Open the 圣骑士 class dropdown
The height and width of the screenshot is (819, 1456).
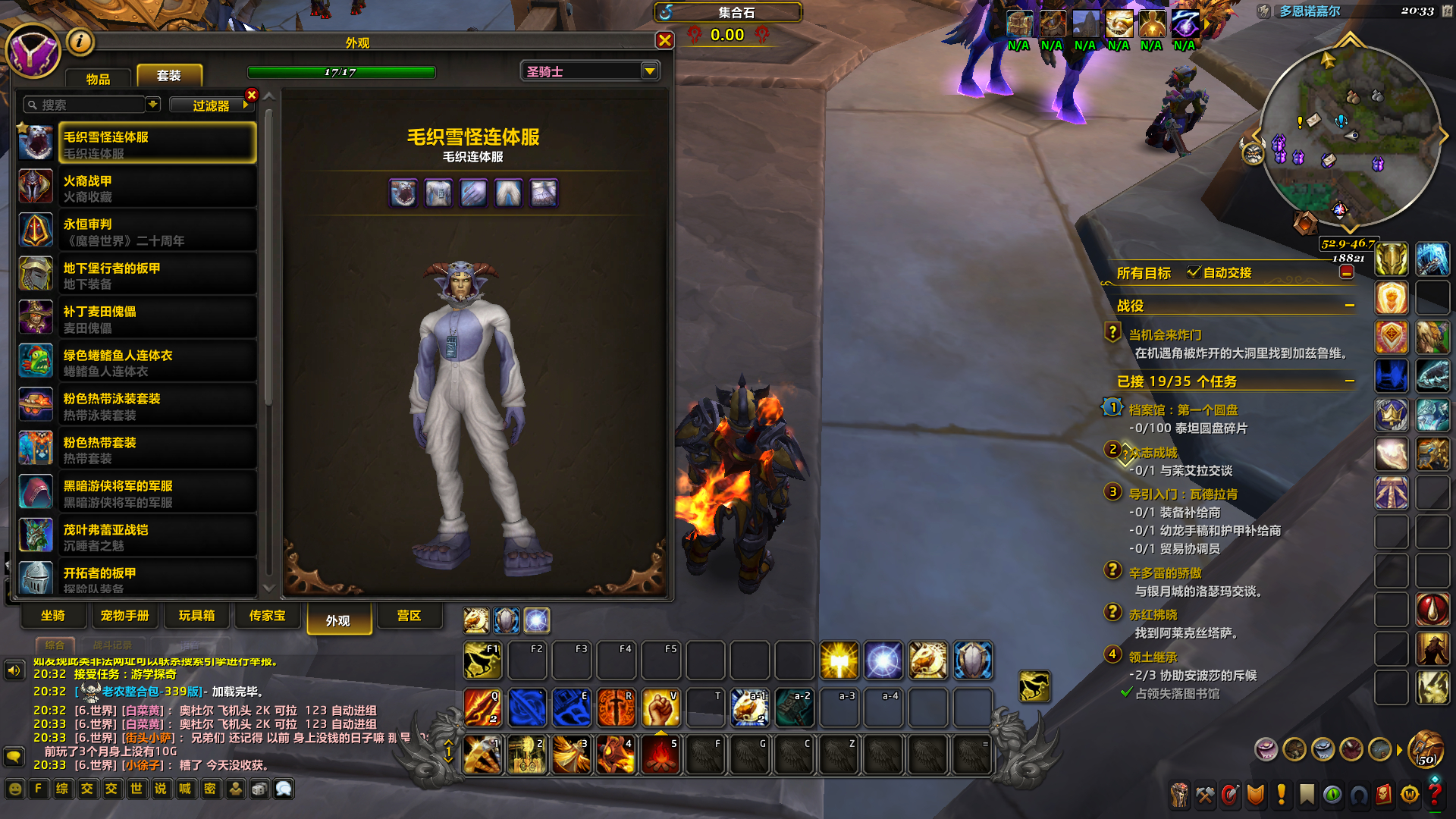click(x=649, y=71)
